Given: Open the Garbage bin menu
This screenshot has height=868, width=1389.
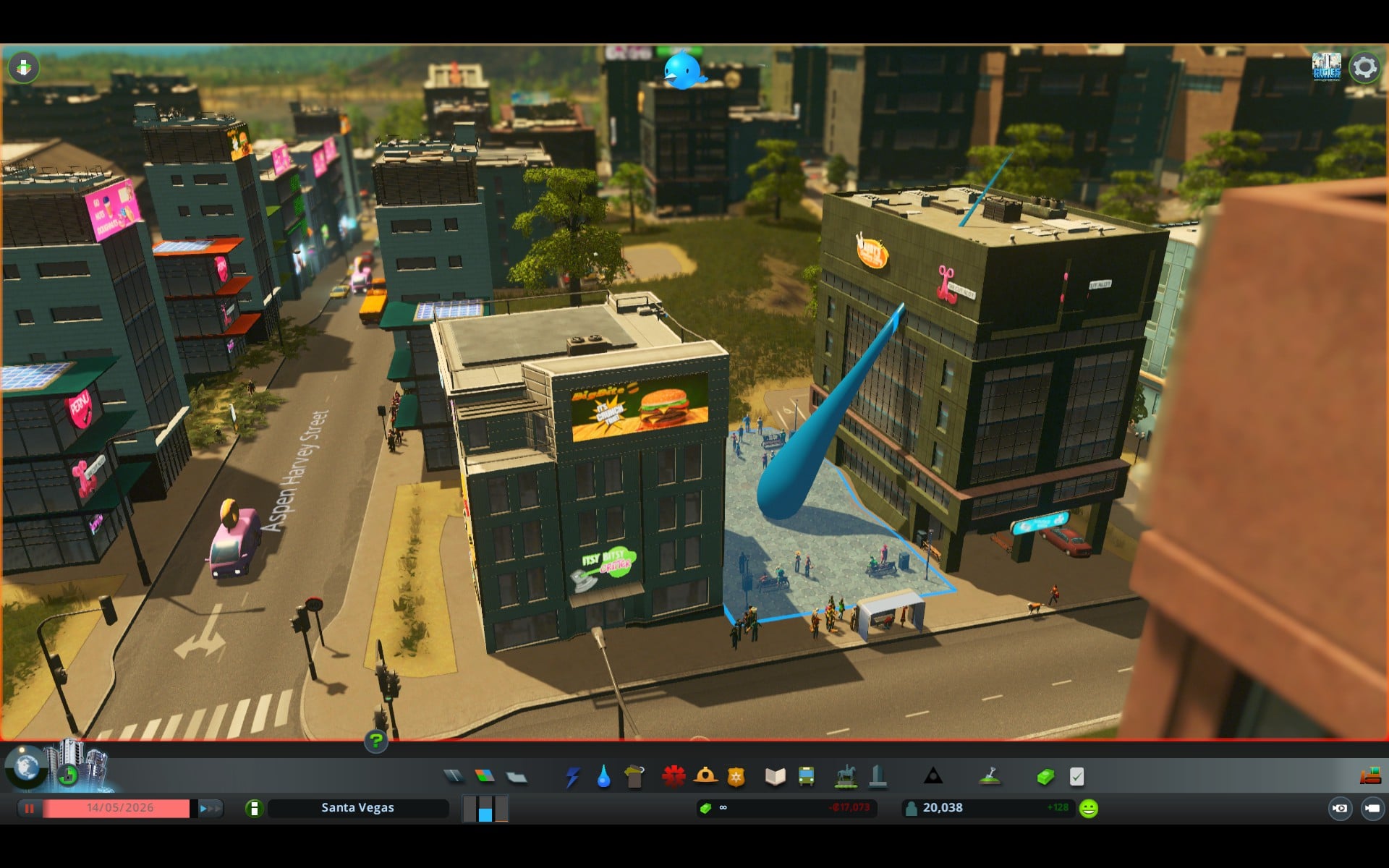Looking at the screenshot, I should (634, 777).
